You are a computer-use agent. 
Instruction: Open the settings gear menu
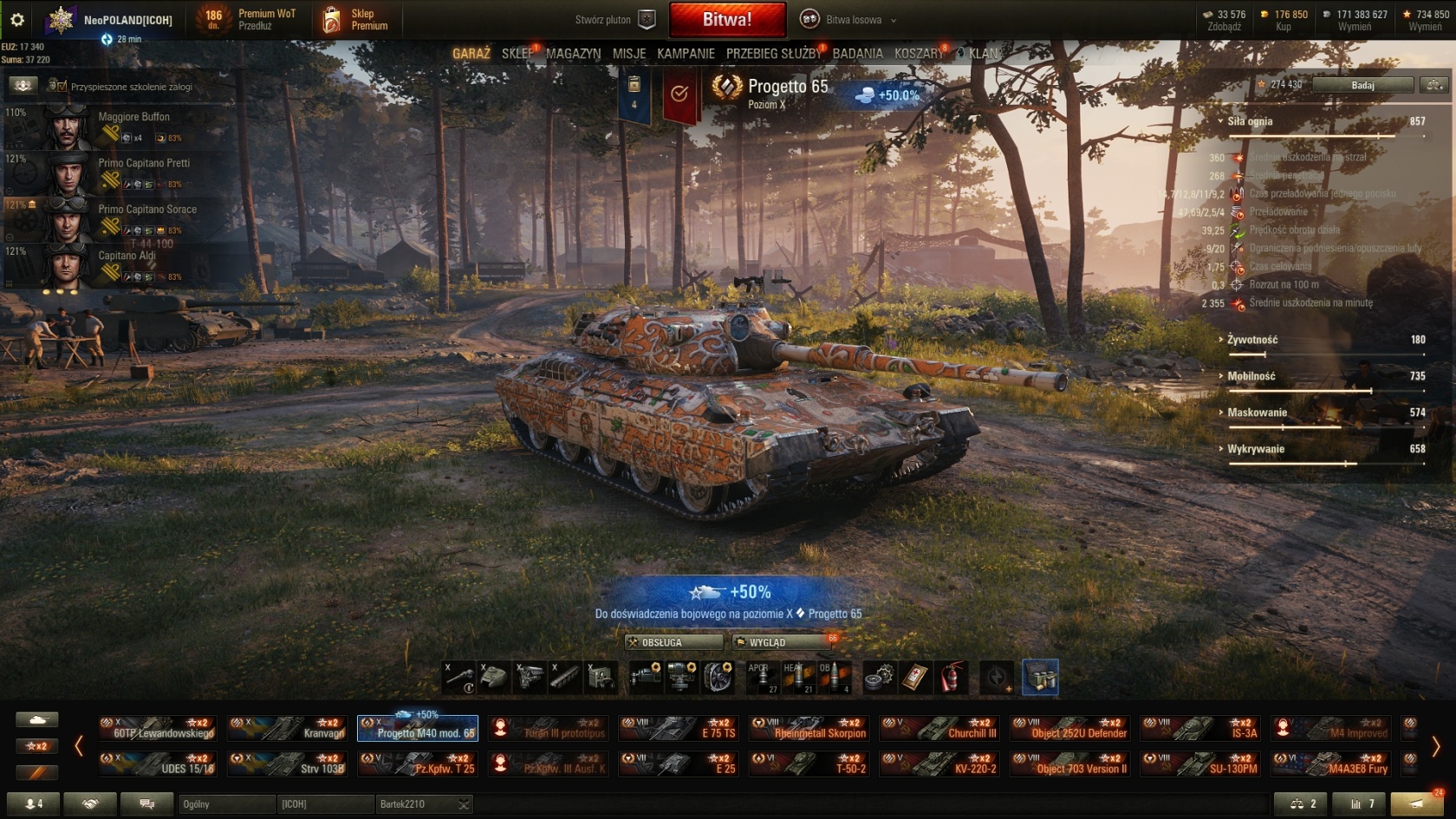(x=17, y=19)
